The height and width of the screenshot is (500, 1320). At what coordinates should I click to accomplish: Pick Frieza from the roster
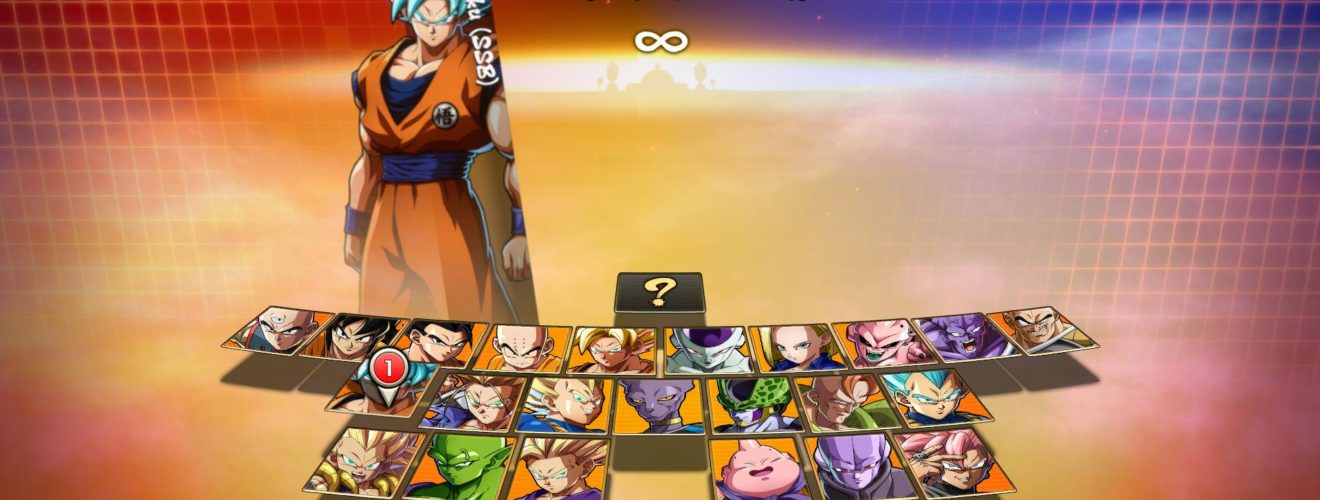pos(704,350)
